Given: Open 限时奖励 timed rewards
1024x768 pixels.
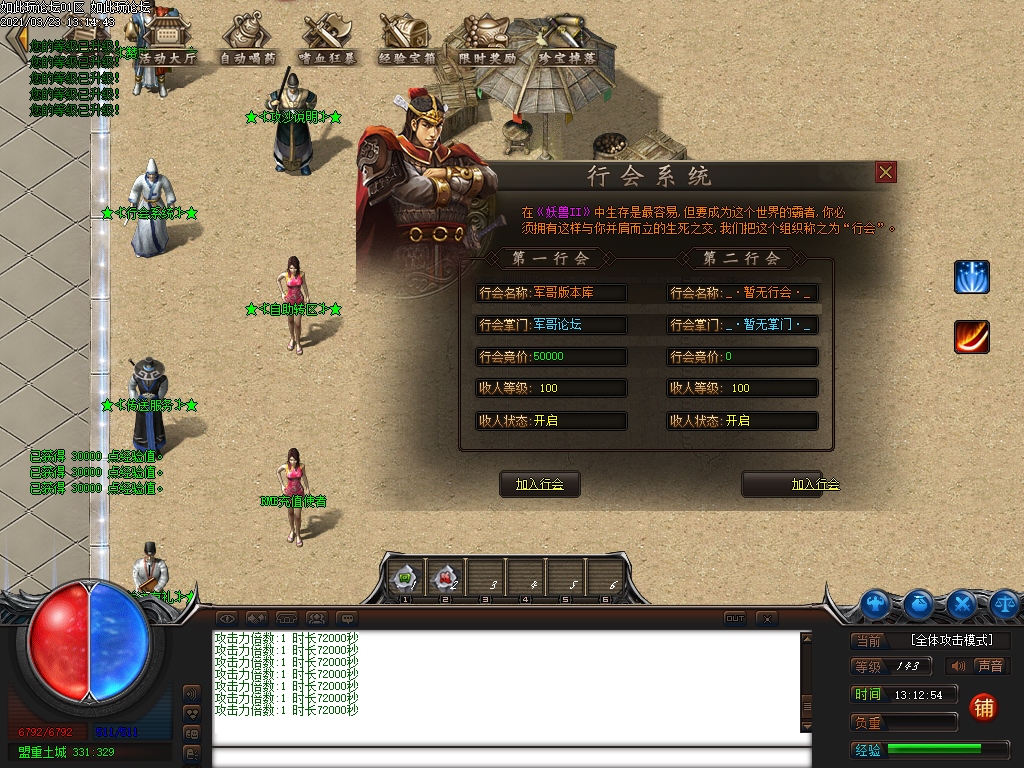Looking at the screenshot, I should point(487,40).
